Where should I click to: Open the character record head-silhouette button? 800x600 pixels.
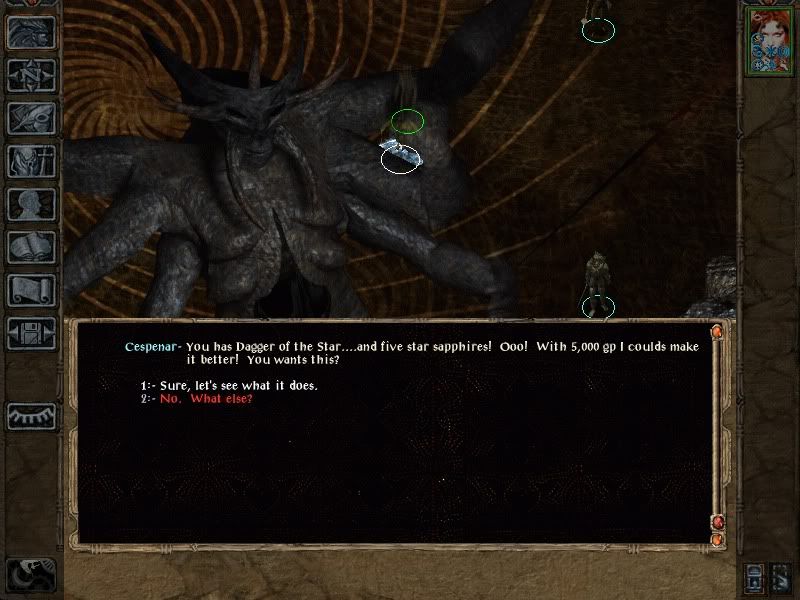[31, 204]
